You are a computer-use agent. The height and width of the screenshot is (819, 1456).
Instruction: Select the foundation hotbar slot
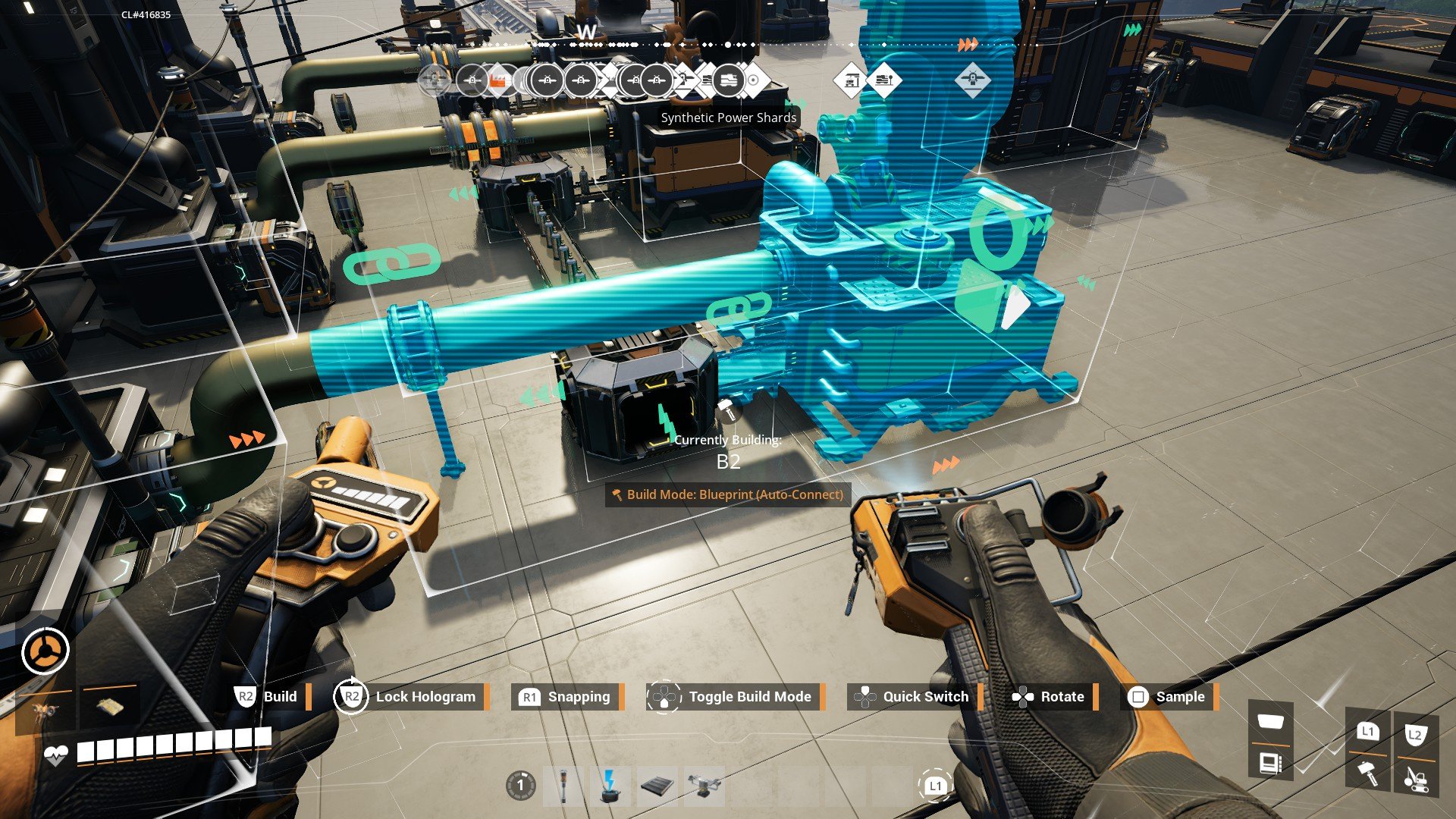(x=657, y=786)
